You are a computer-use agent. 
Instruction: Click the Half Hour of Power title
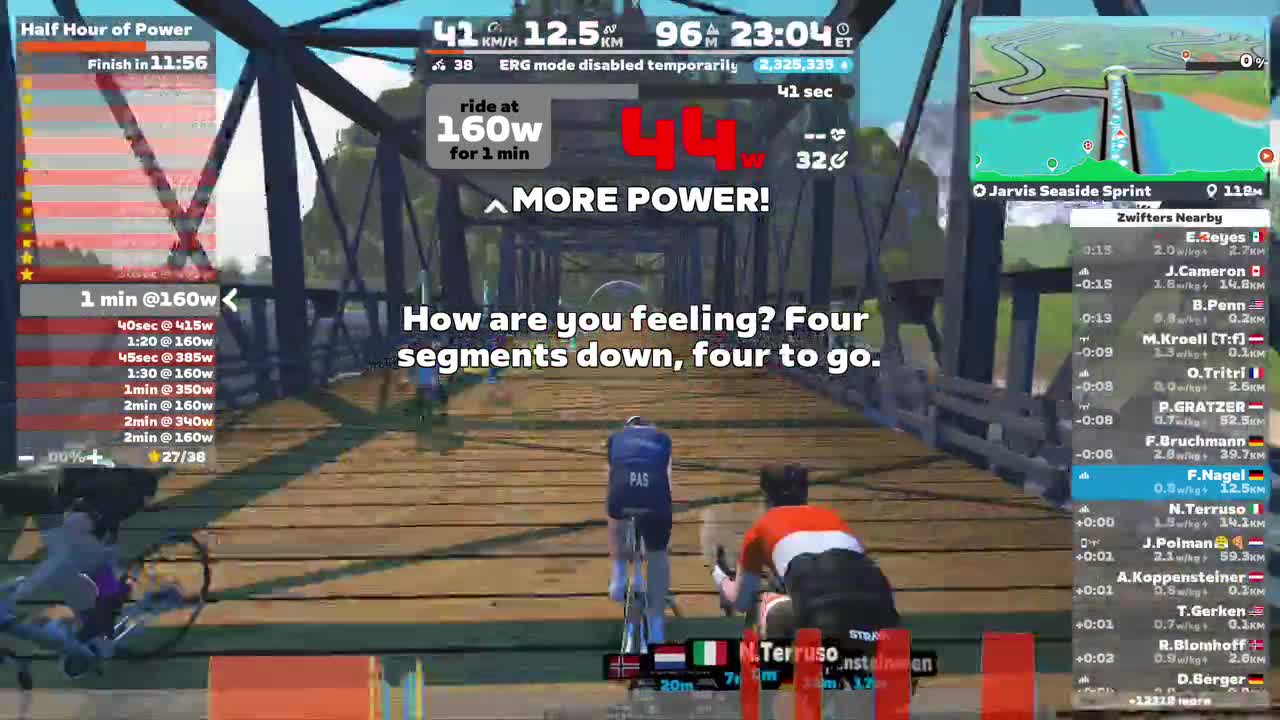click(x=105, y=29)
